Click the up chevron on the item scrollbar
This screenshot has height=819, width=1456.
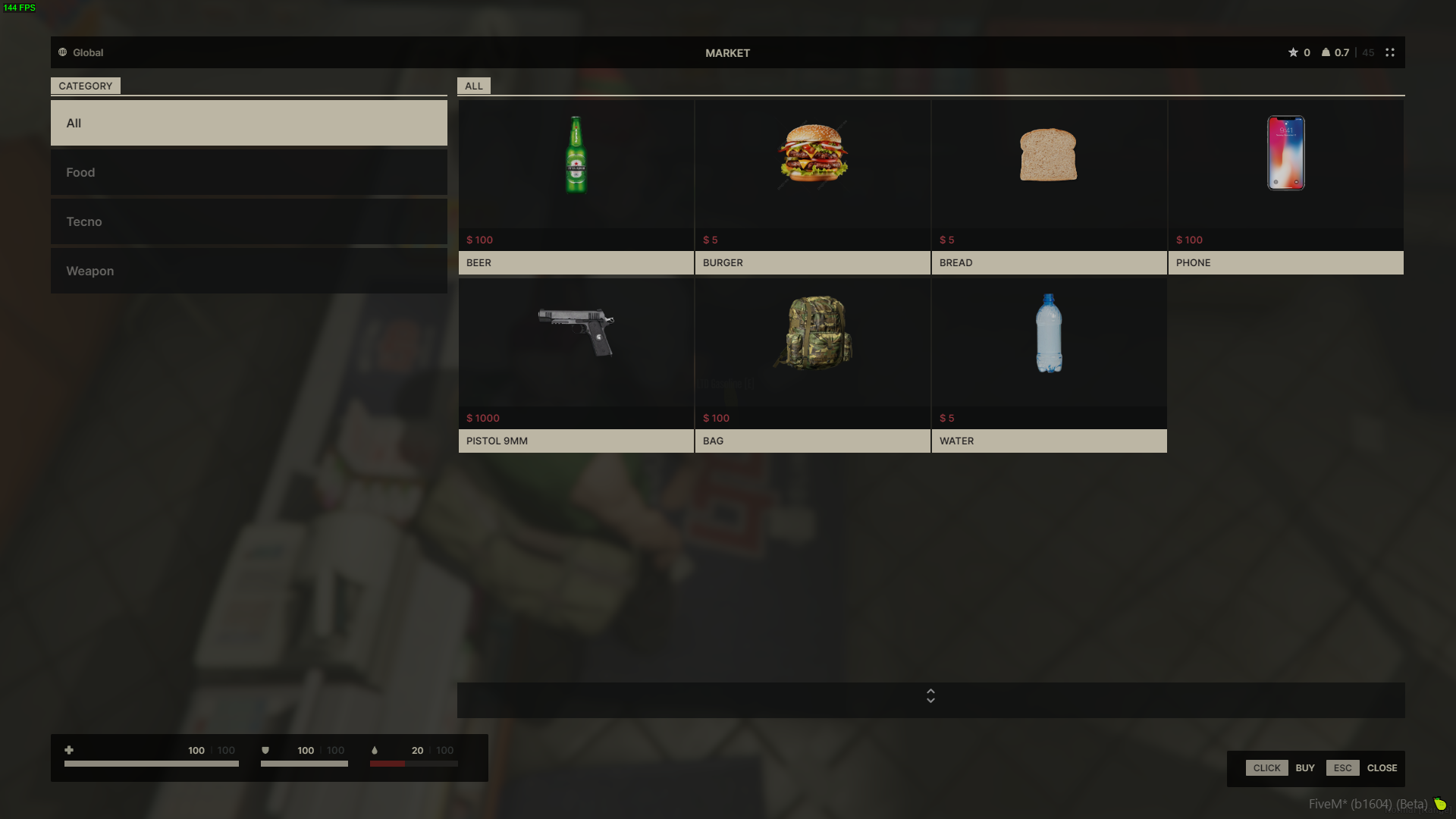930,692
